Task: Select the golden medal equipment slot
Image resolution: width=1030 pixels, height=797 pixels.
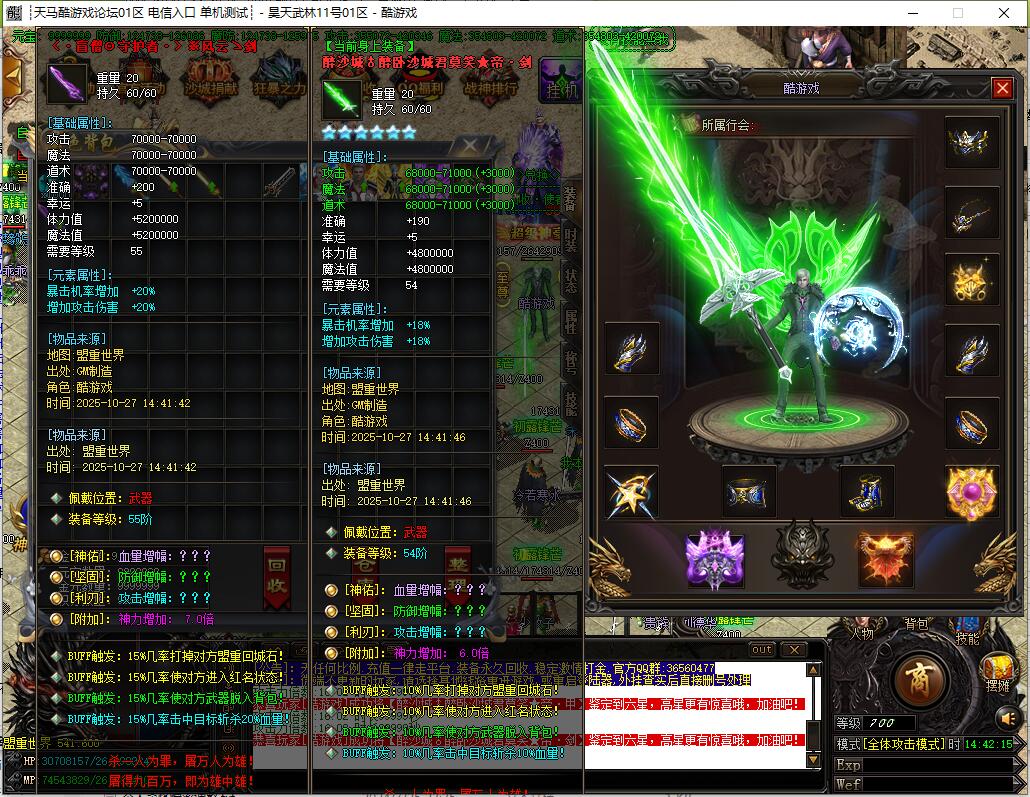Action: point(972,282)
